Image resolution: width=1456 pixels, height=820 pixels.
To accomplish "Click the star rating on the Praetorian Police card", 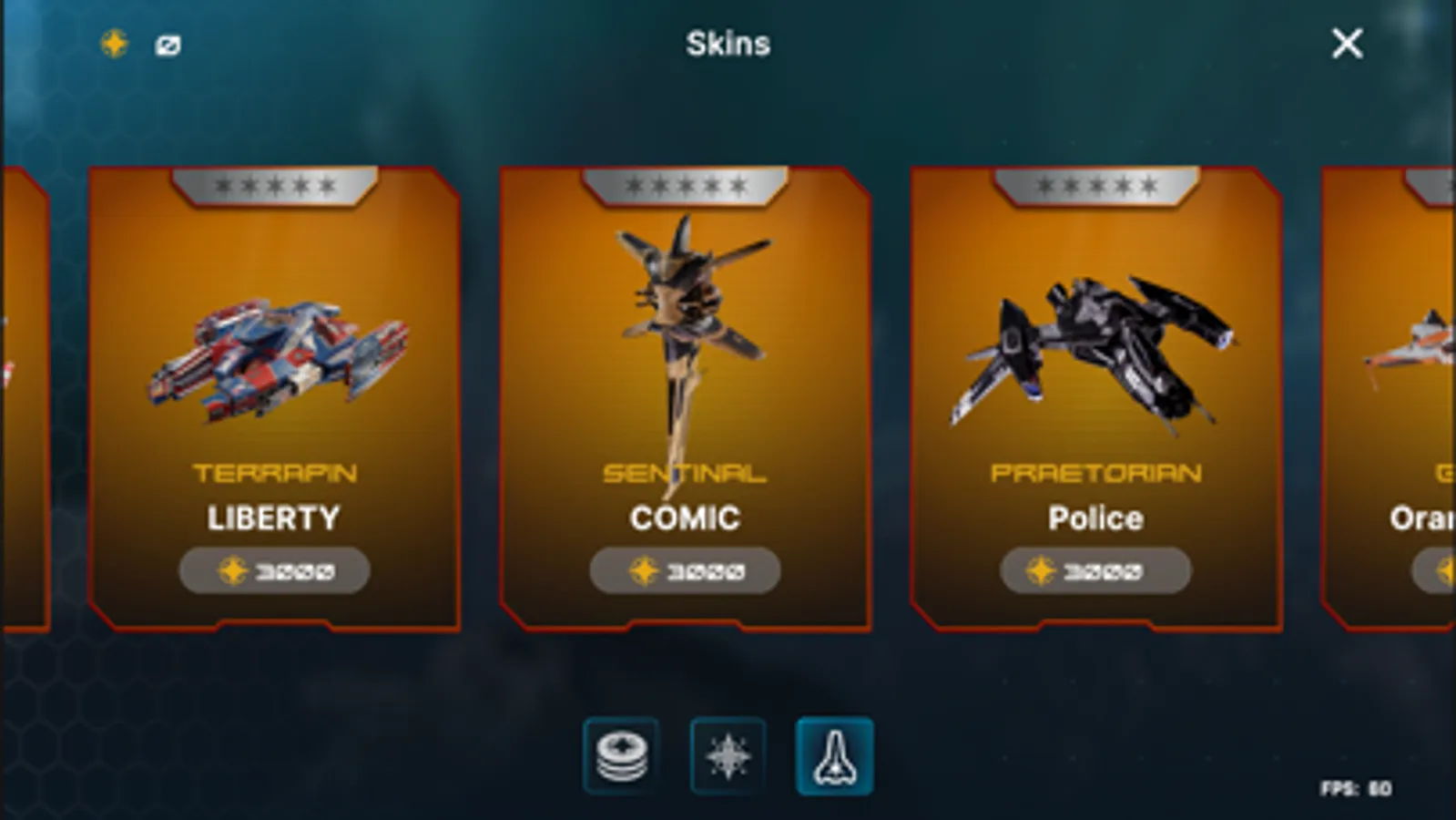I will [x=1094, y=185].
